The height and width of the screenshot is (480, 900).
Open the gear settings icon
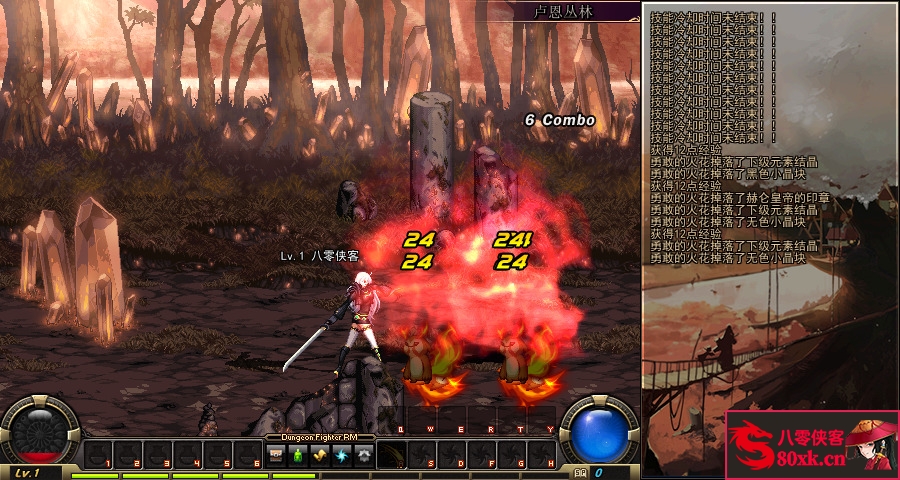(x=364, y=456)
